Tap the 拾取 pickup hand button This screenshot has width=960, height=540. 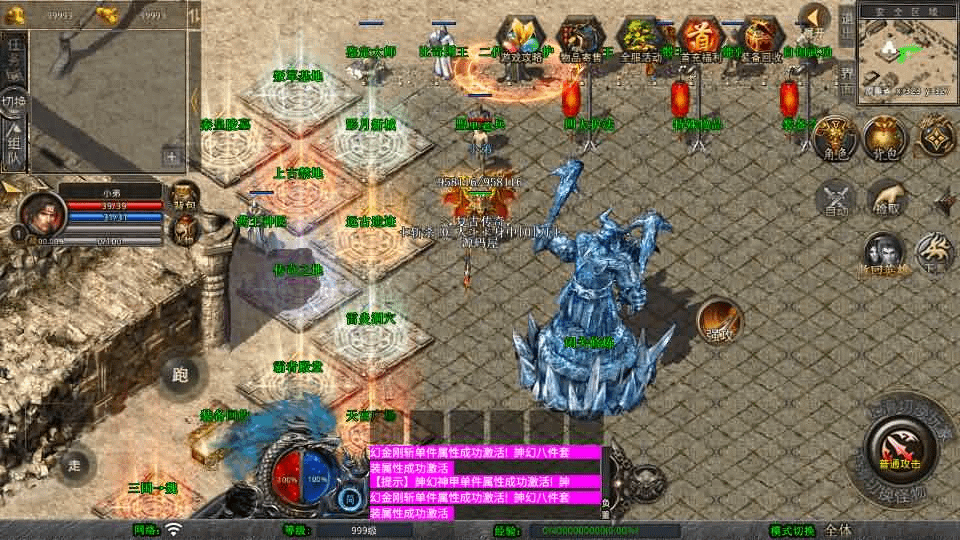[x=886, y=198]
